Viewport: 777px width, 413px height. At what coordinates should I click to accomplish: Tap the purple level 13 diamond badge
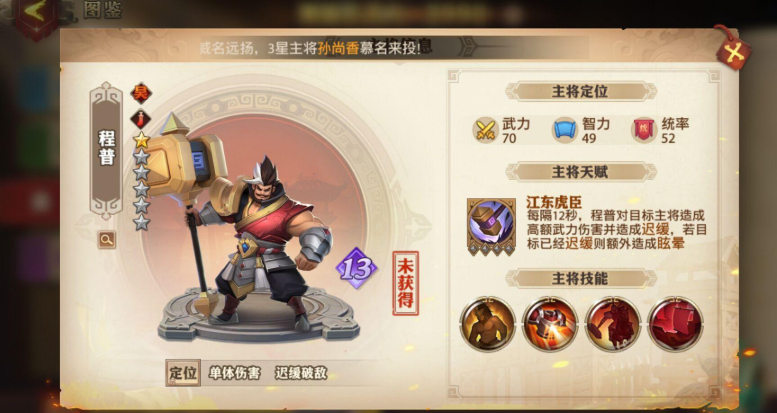click(357, 268)
